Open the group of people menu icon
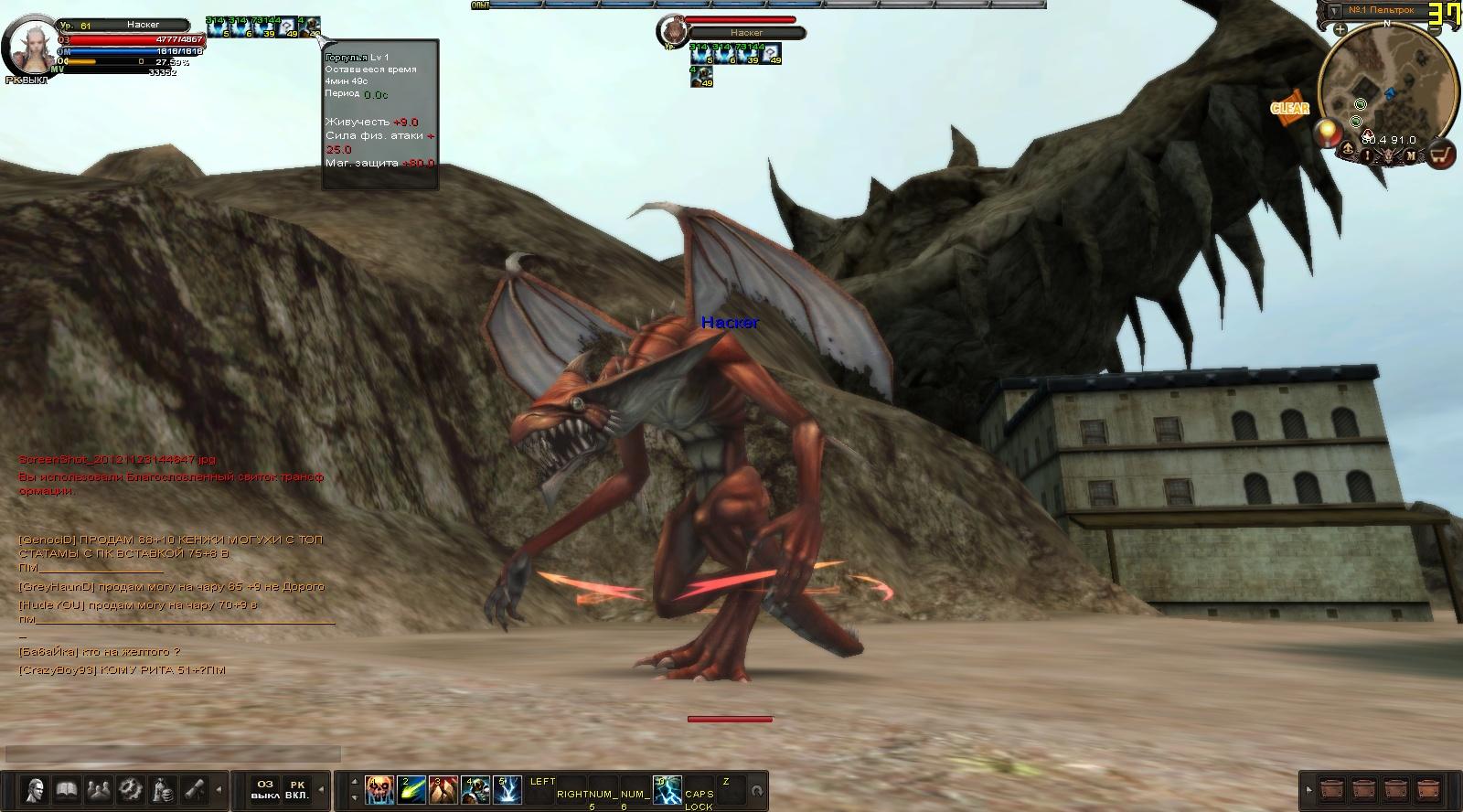This screenshot has width=1463, height=812. click(97, 788)
